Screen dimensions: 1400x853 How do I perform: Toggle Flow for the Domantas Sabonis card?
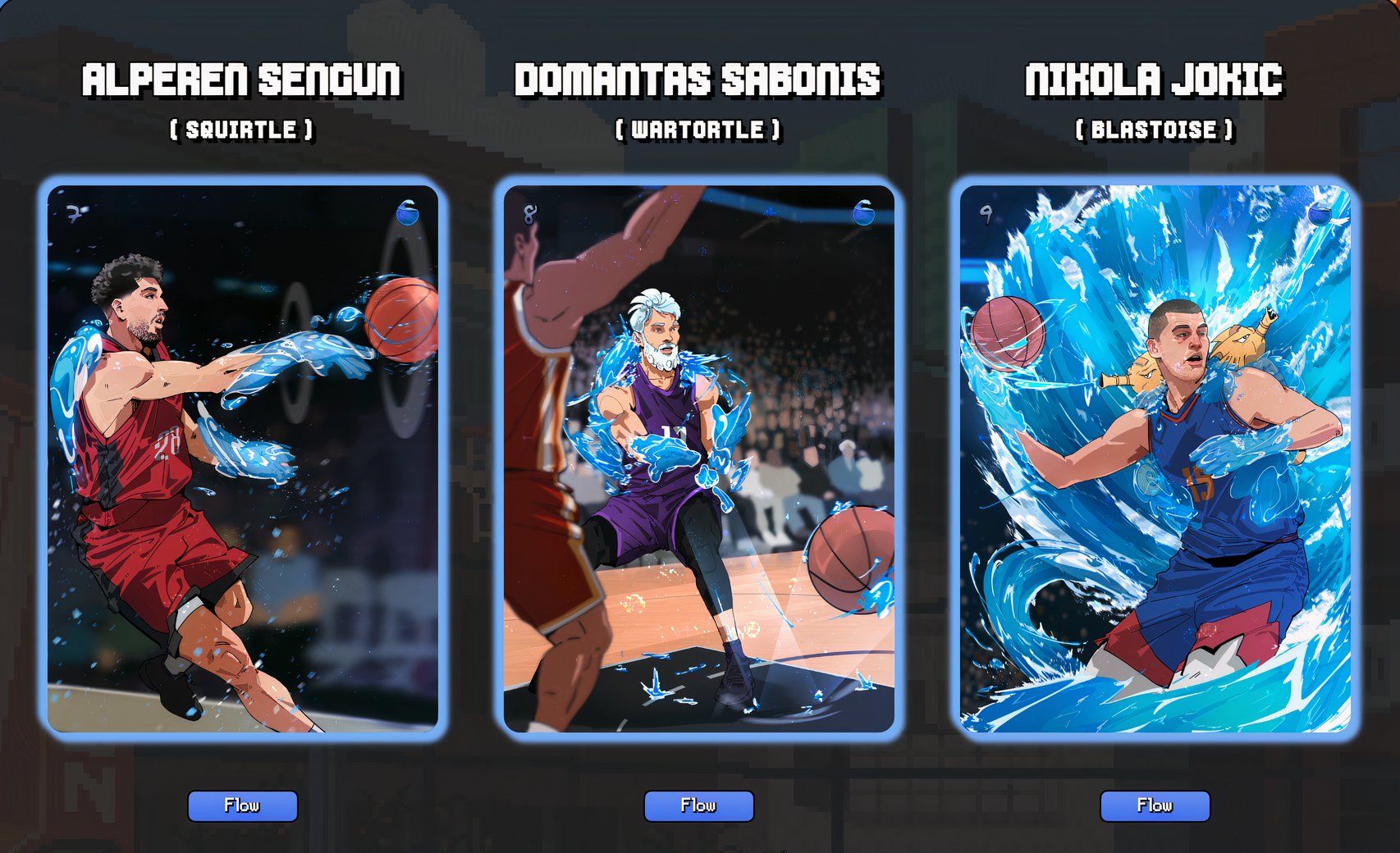click(698, 805)
